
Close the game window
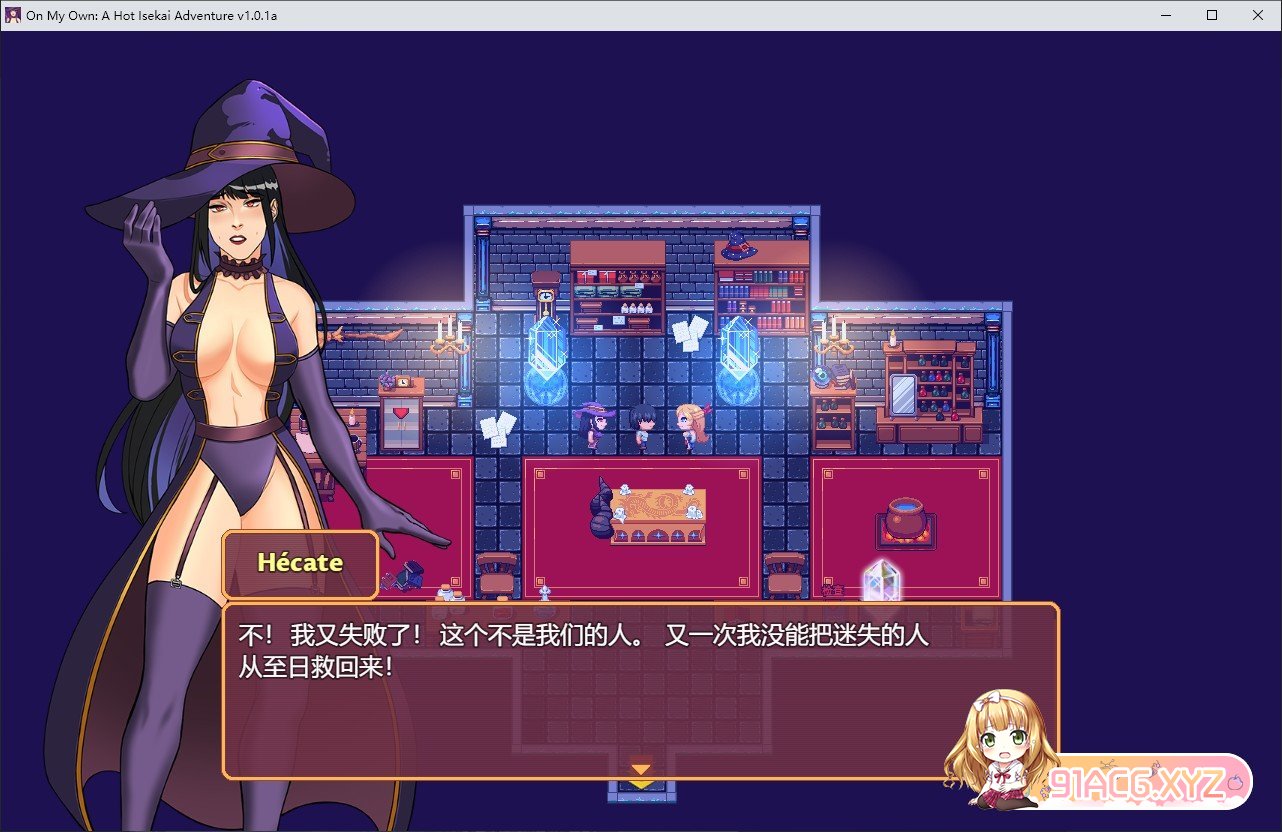tap(1258, 15)
